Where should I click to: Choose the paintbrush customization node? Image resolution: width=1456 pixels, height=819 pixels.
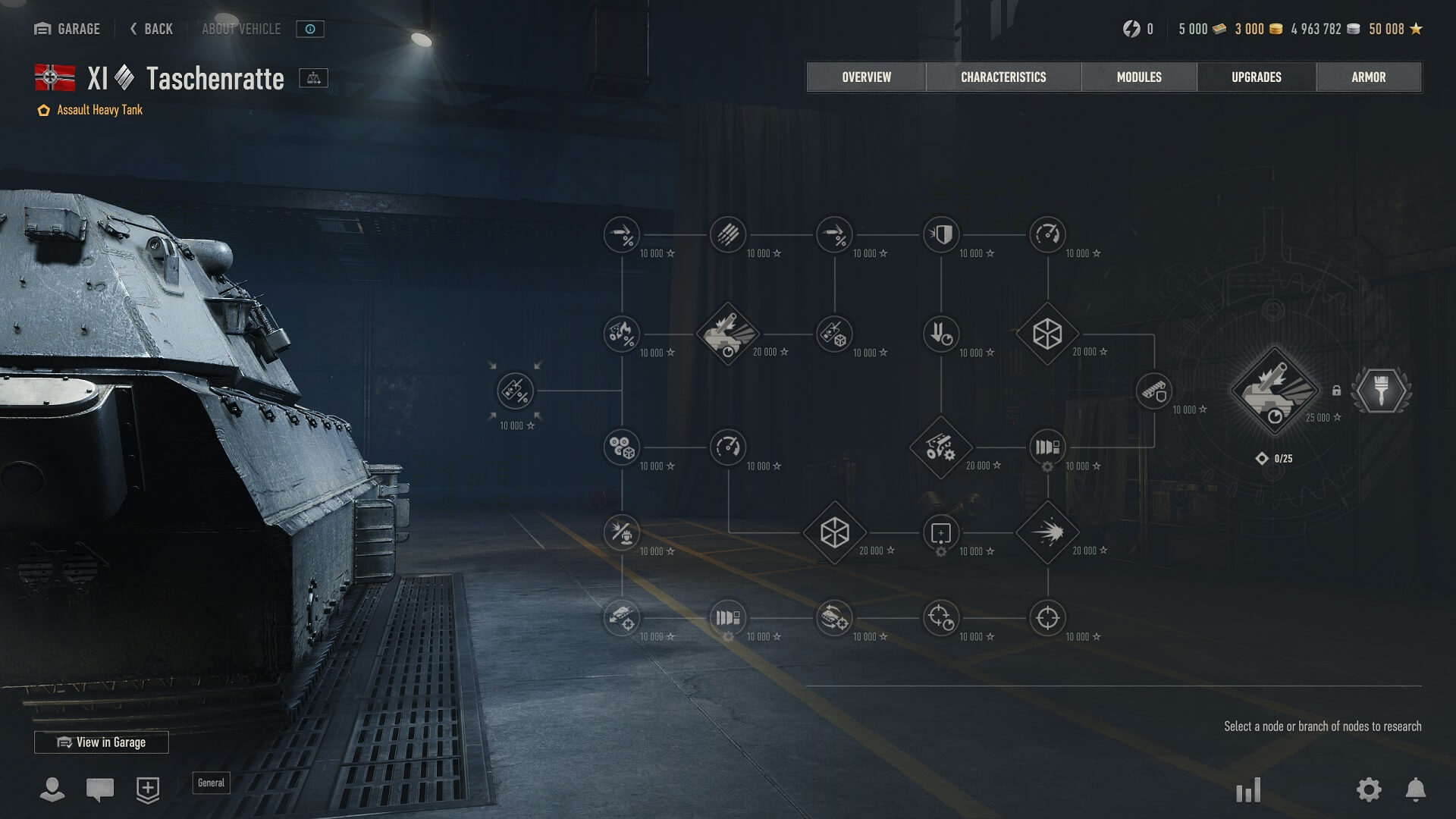pos(1381,391)
